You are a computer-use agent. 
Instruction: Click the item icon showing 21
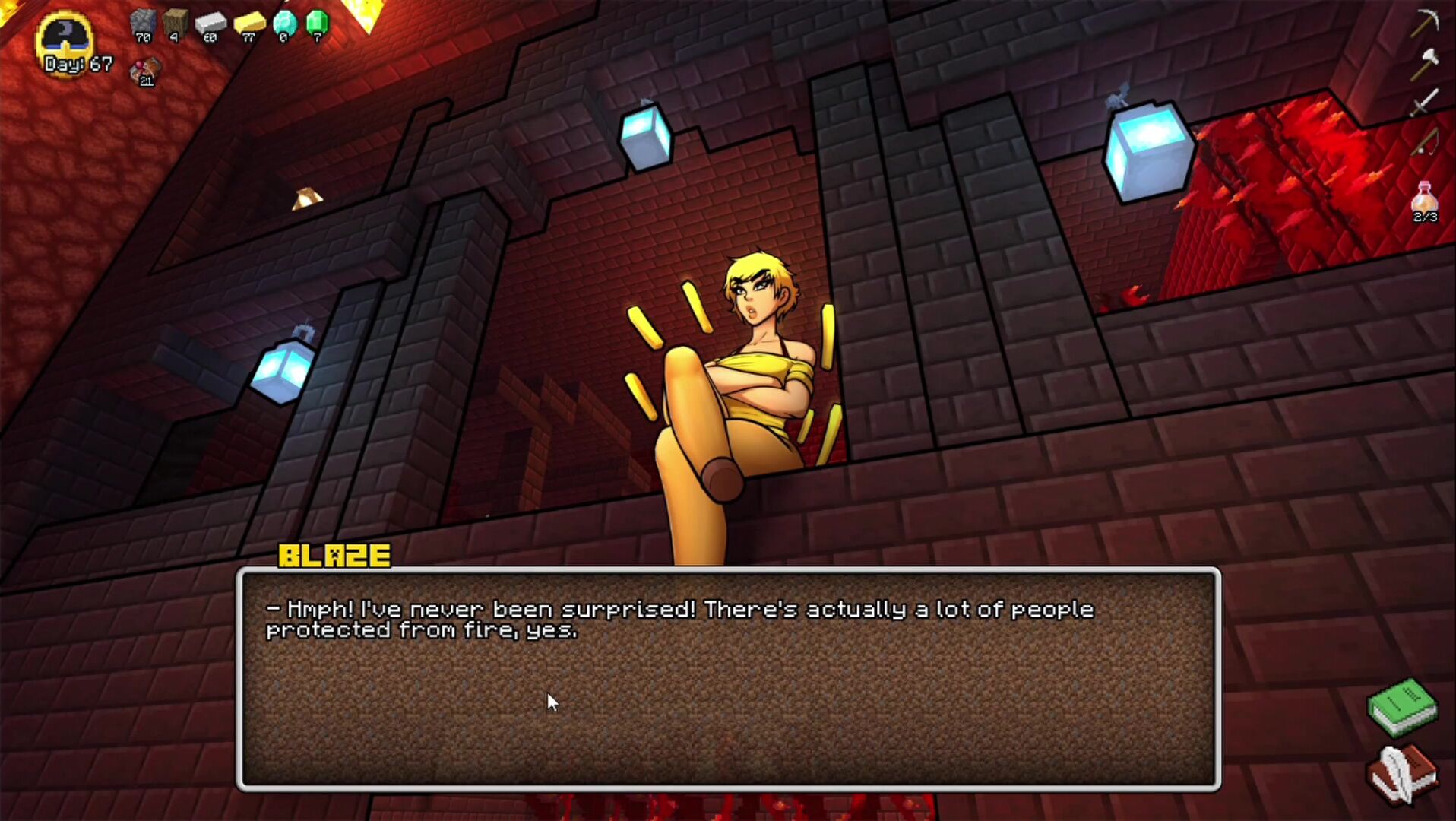tap(145, 71)
